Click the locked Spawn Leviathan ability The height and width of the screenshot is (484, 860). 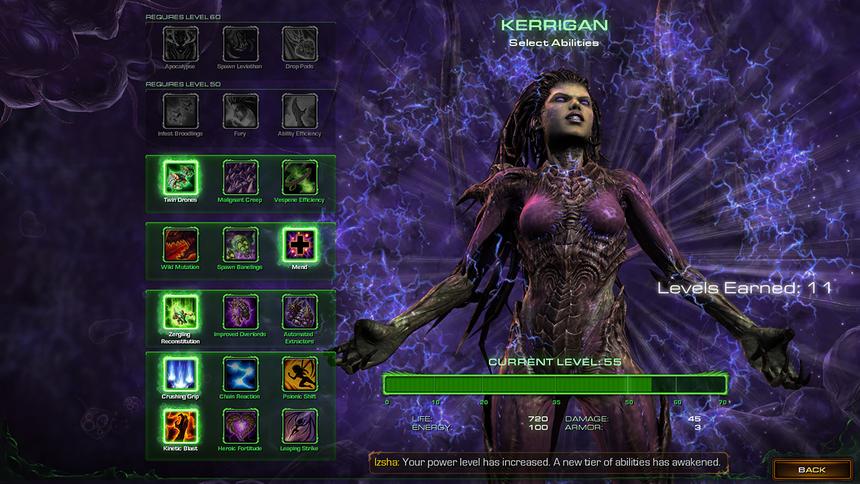(x=240, y=43)
